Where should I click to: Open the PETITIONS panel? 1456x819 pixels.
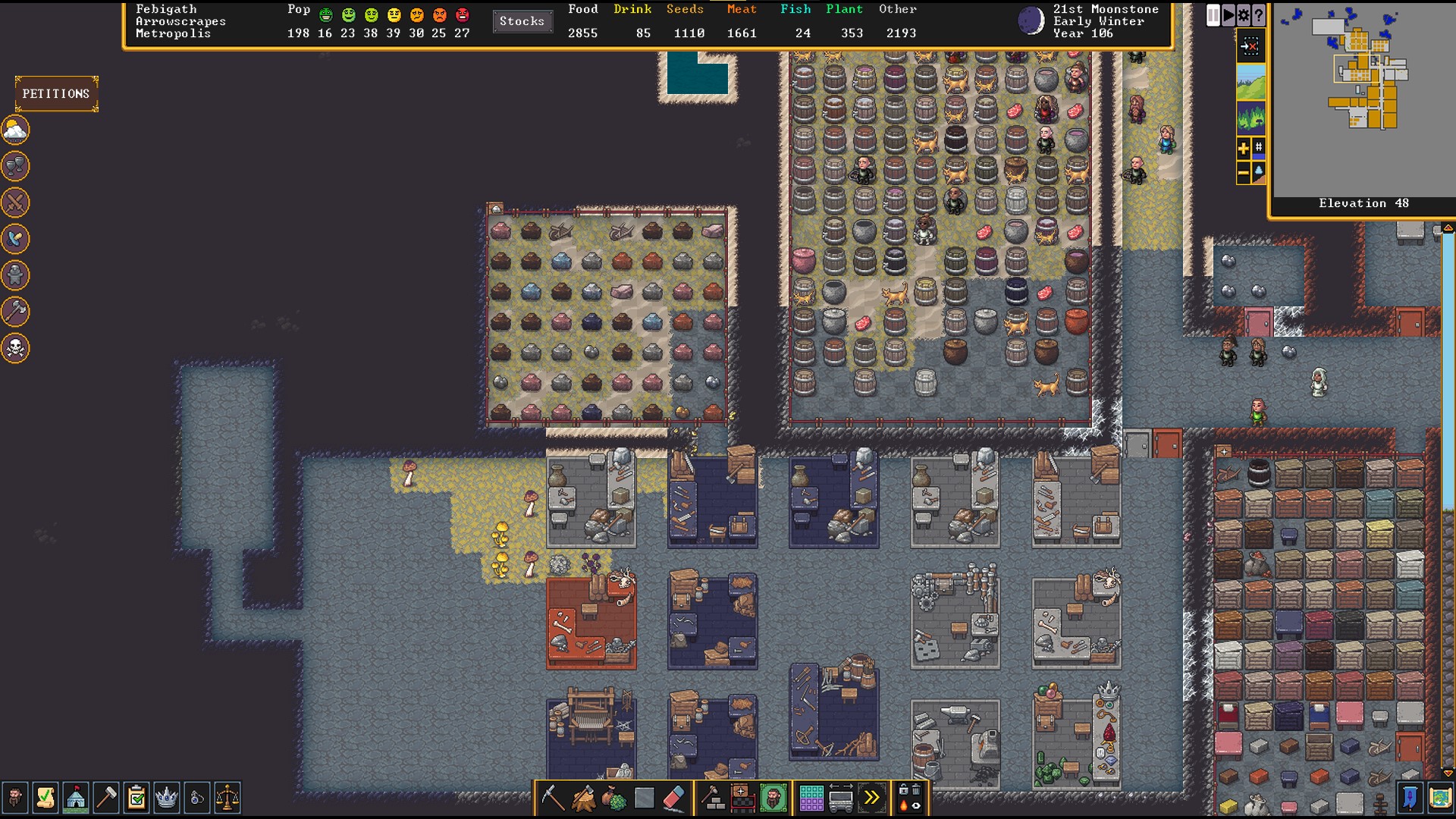tap(55, 93)
